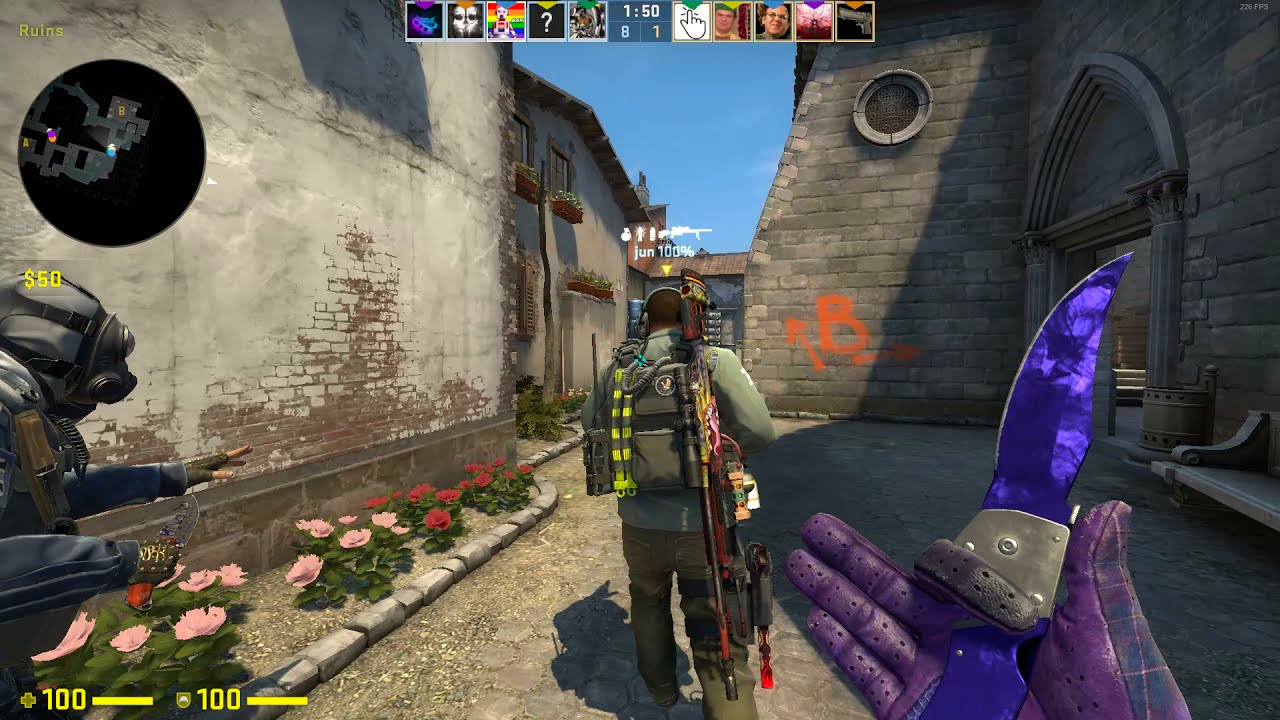Click the white hand-cursor player avatar
The height and width of the screenshot is (720, 1280).
pos(691,21)
